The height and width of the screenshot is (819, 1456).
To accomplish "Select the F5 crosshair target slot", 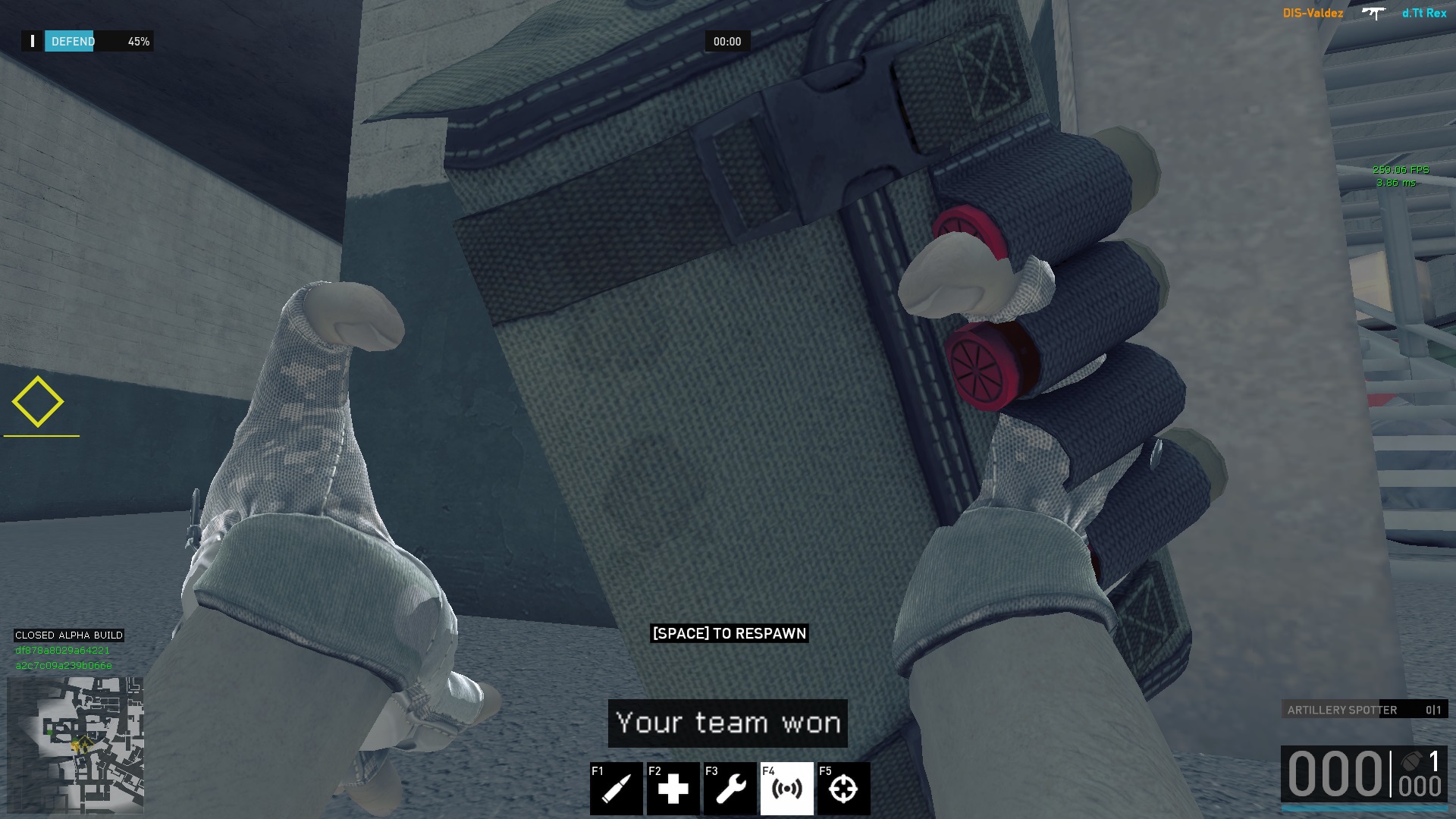I will point(843,789).
